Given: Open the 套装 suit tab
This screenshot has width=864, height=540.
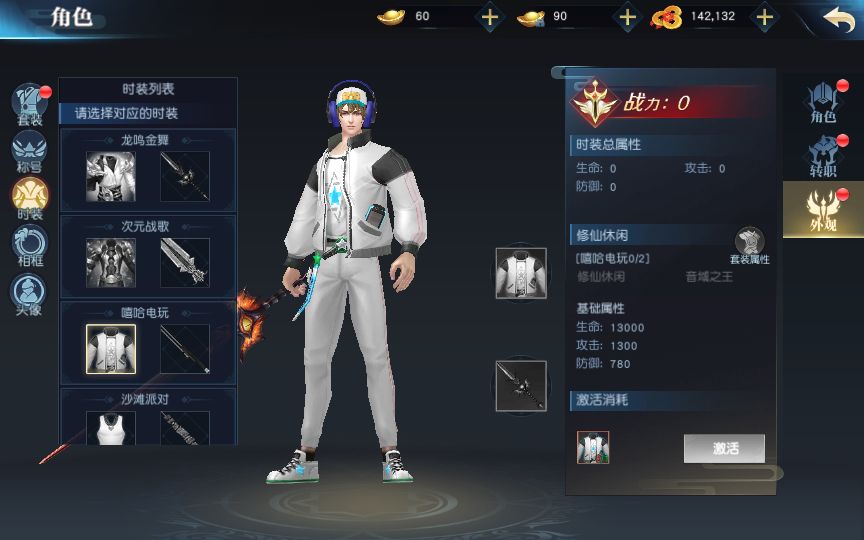Looking at the screenshot, I should point(29,105).
